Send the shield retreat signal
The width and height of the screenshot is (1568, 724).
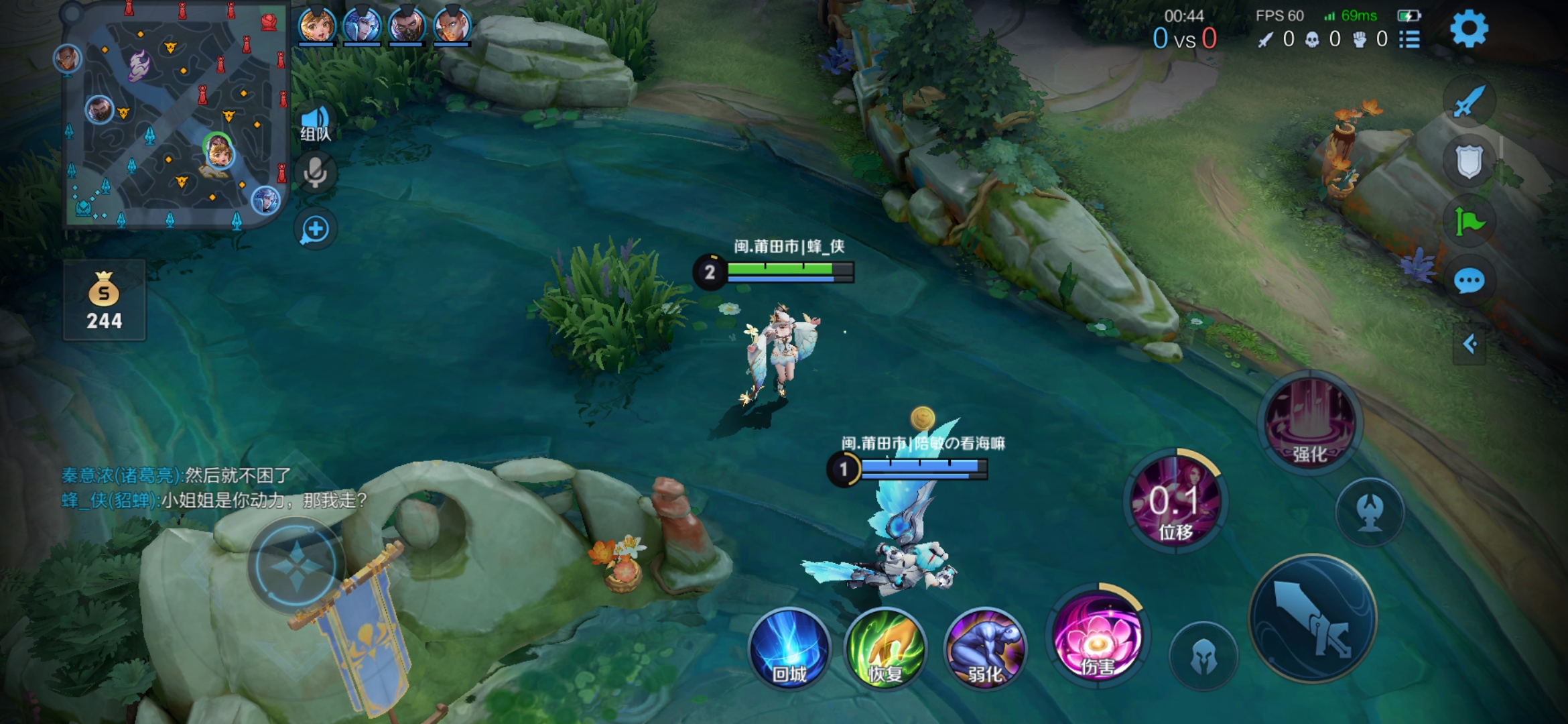pyautogui.click(x=1469, y=161)
